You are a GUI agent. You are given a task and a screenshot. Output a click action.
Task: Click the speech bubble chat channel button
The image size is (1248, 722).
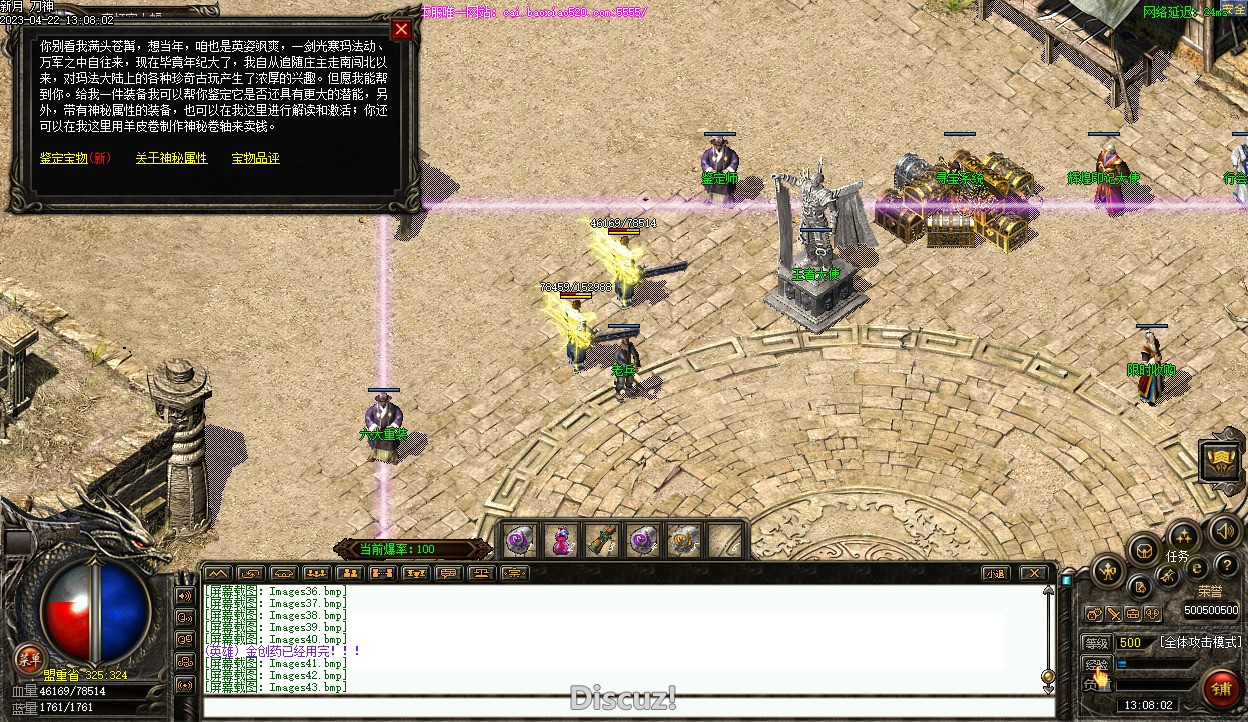[x=448, y=573]
